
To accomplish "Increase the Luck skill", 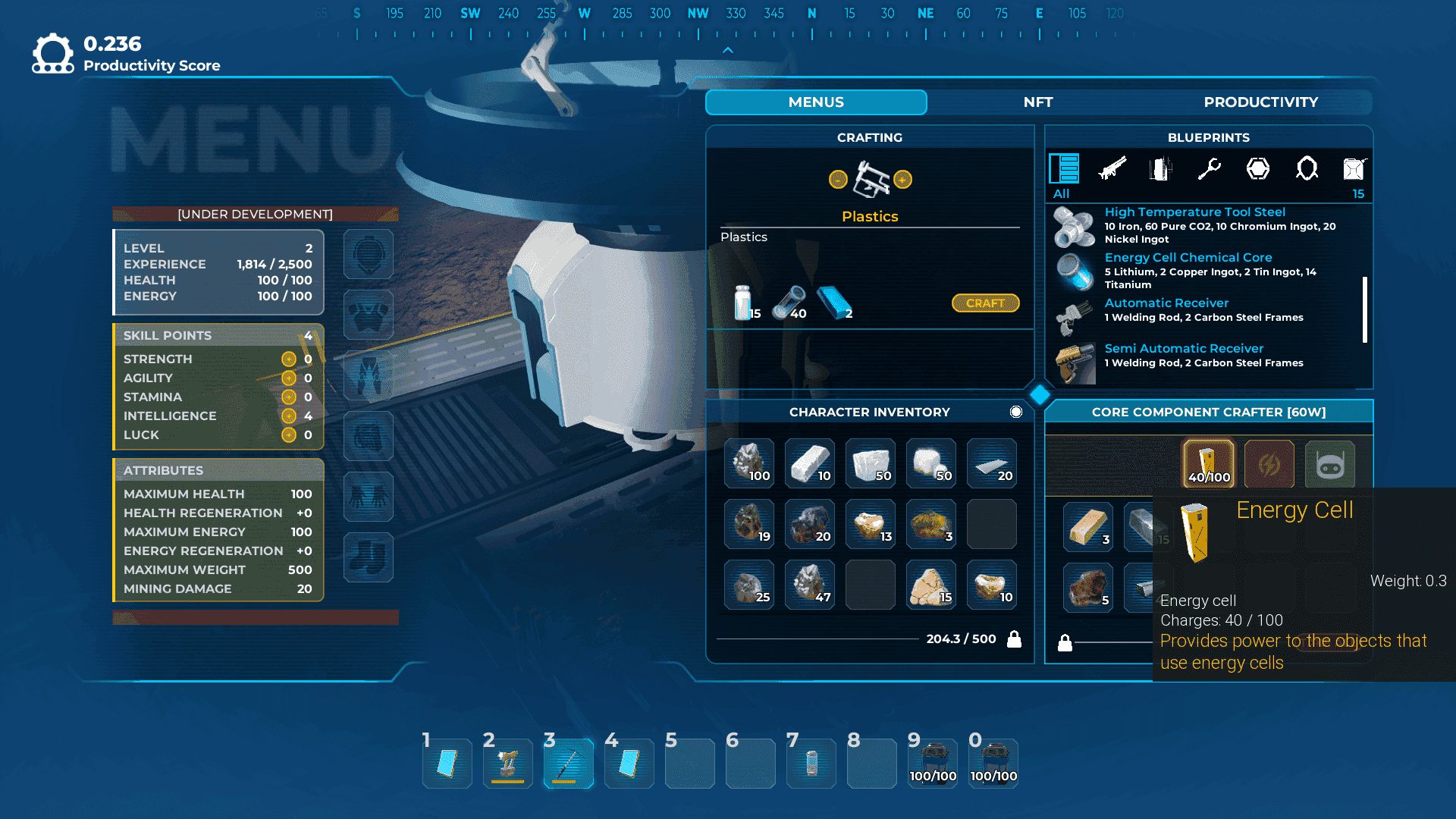I will pos(289,435).
